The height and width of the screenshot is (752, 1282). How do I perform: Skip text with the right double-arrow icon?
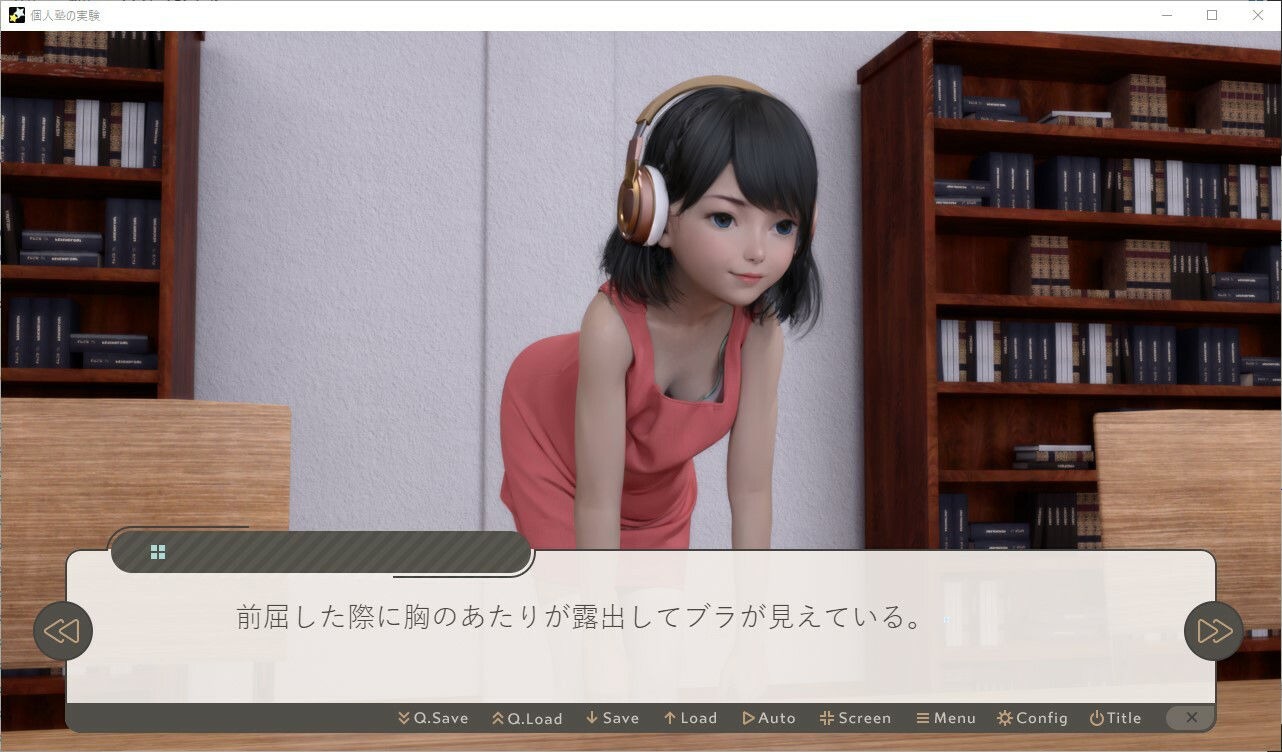(x=1213, y=631)
